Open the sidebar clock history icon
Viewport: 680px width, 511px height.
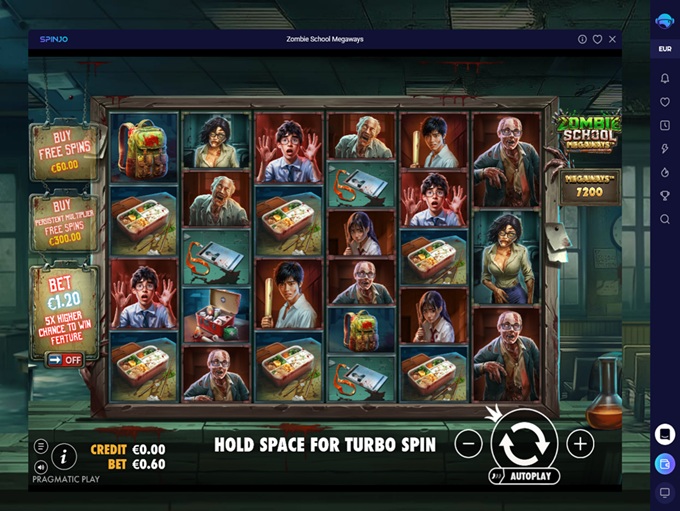665,125
